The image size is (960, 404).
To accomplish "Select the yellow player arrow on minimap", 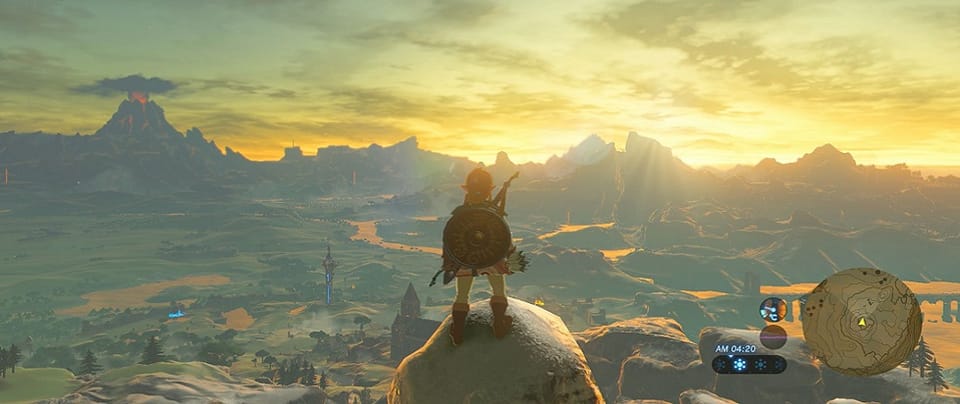I will (861, 323).
